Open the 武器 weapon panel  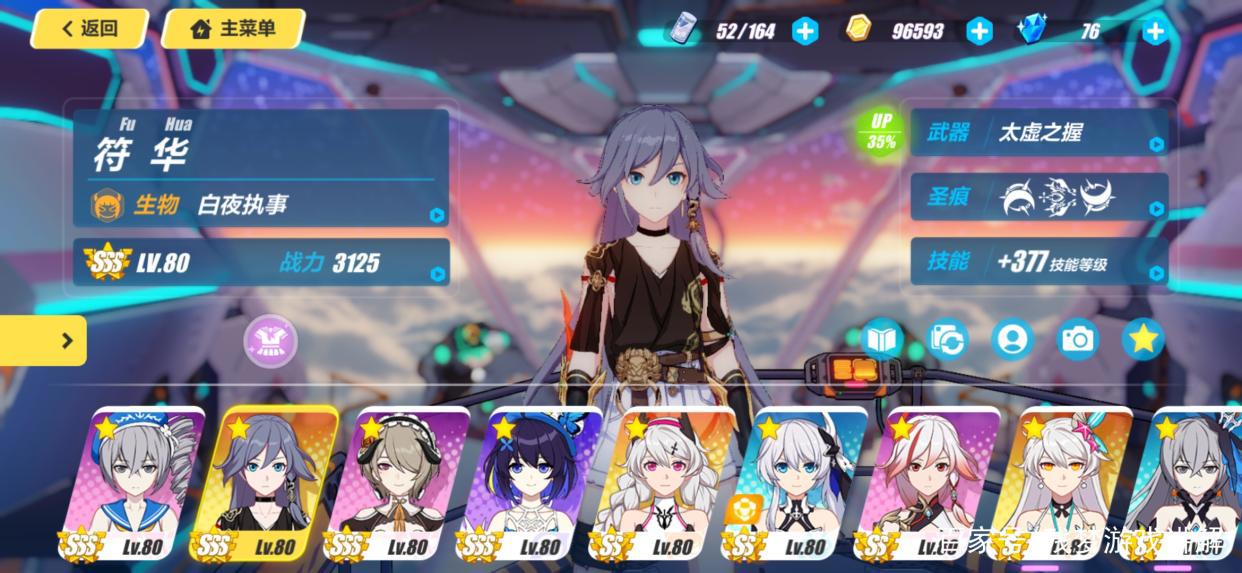[1038, 133]
